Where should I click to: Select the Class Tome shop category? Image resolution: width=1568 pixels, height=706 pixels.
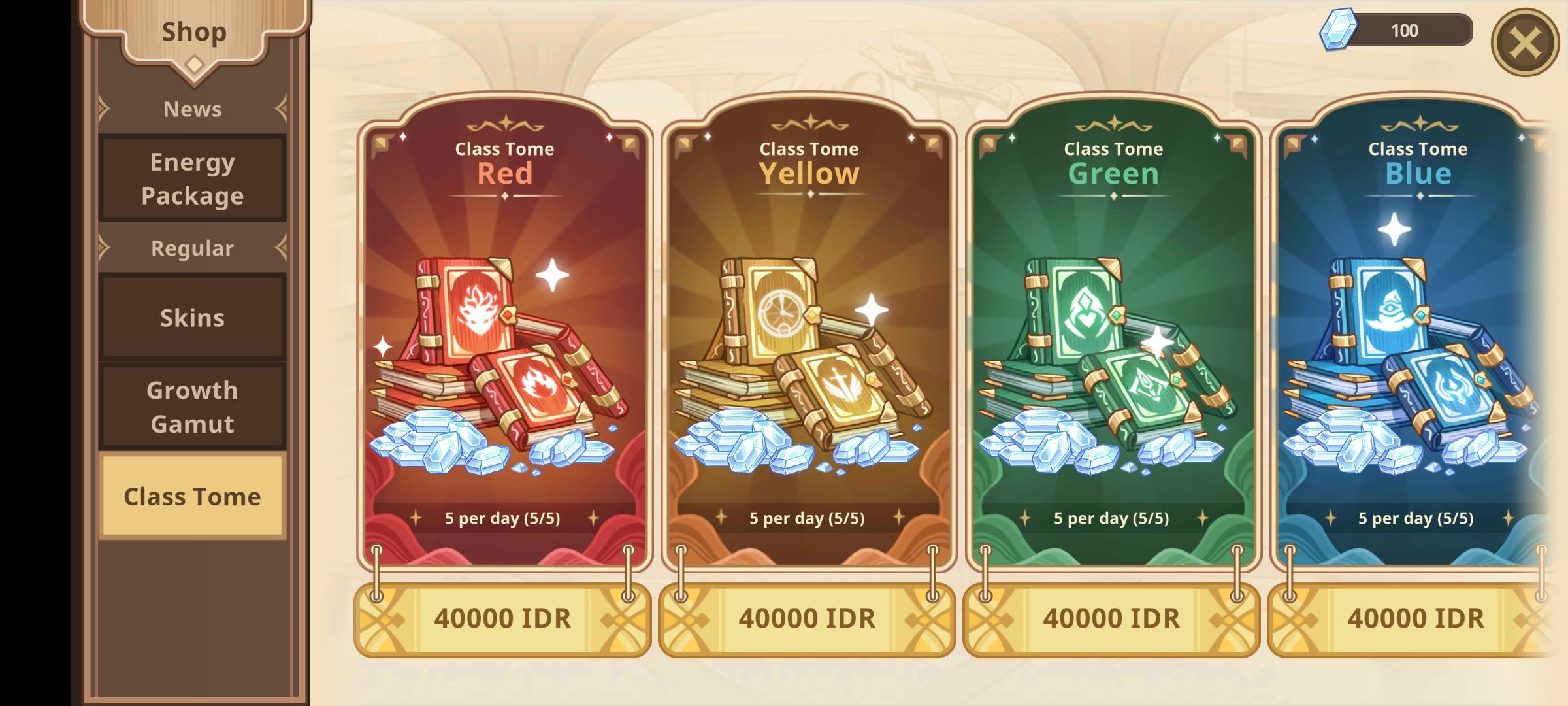(191, 497)
